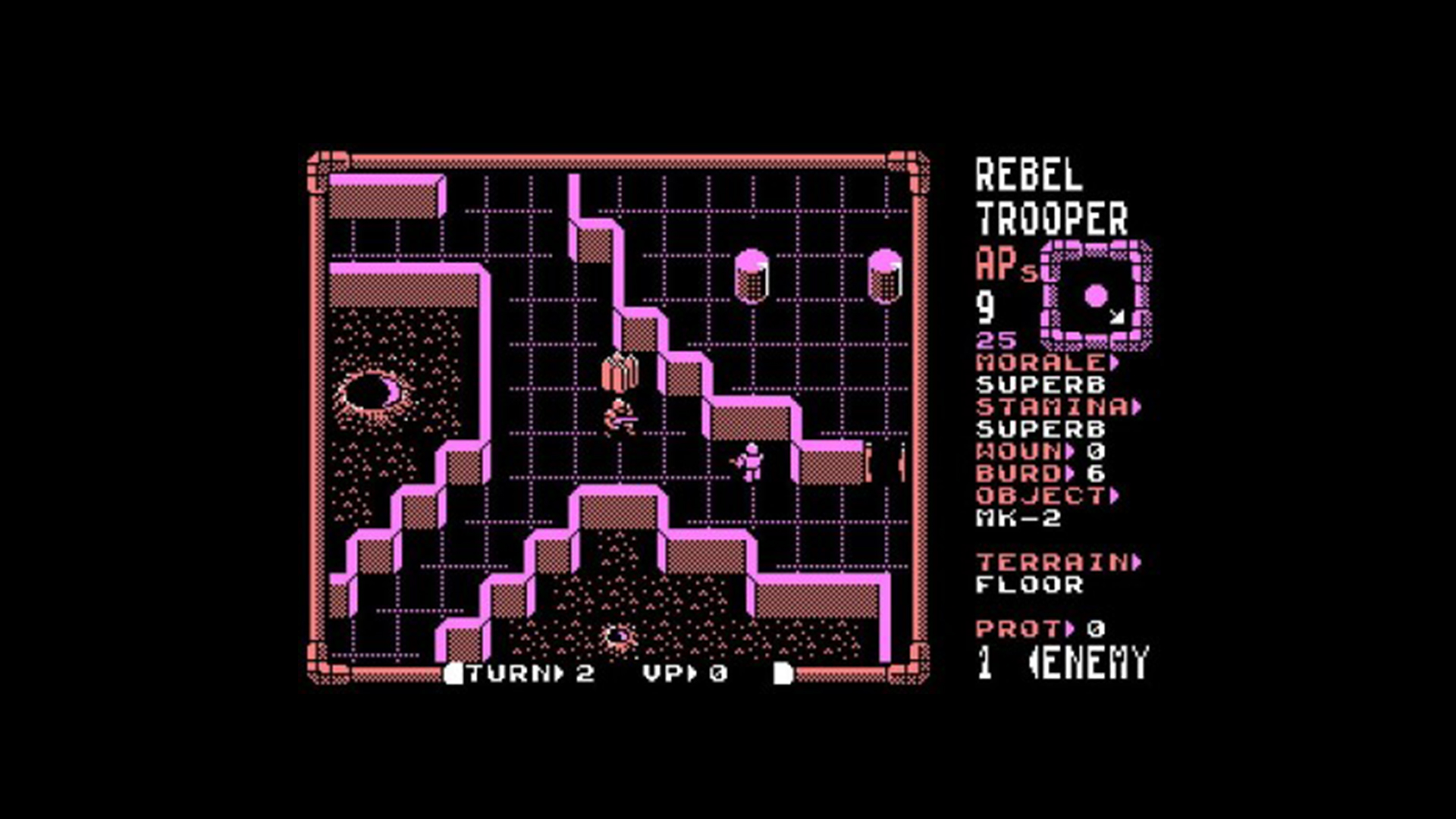
Task: Toggle the white marker left of TURN
Action: [x=455, y=672]
